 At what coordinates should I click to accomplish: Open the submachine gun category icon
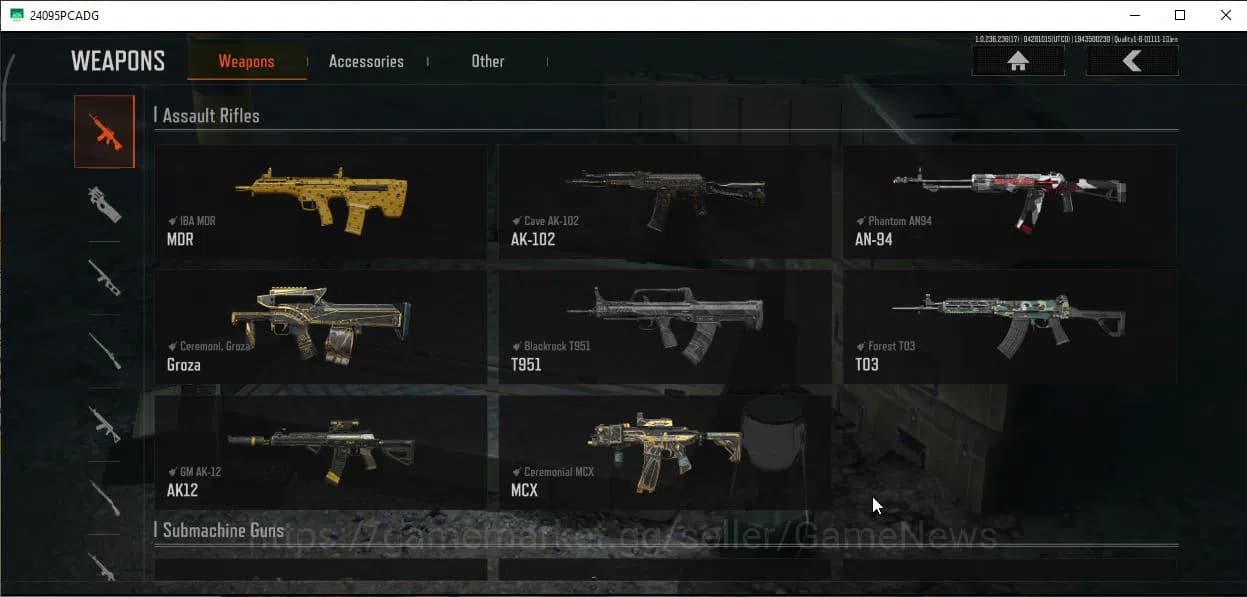[x=104, y=204]
